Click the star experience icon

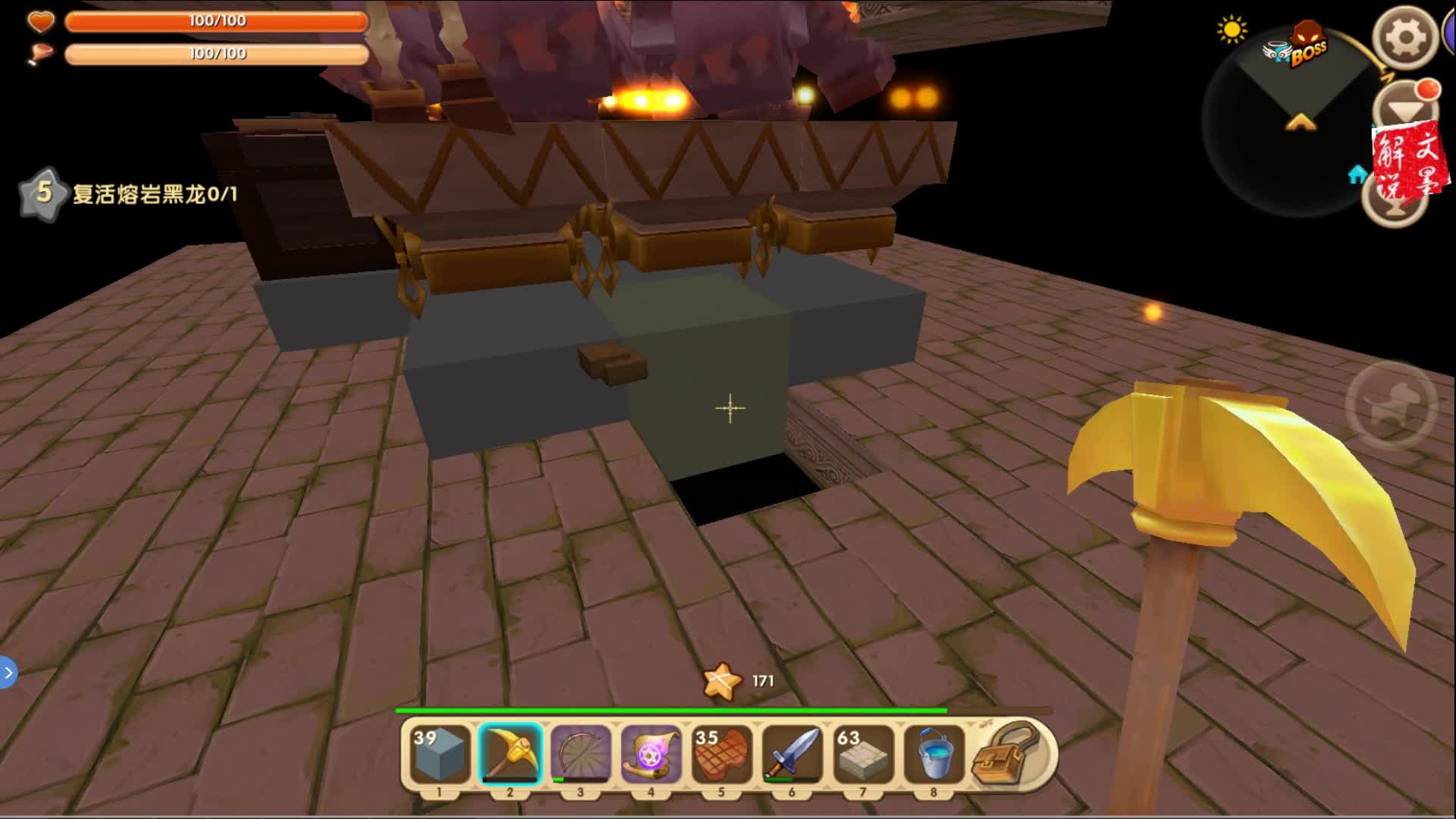click(721, 681)
